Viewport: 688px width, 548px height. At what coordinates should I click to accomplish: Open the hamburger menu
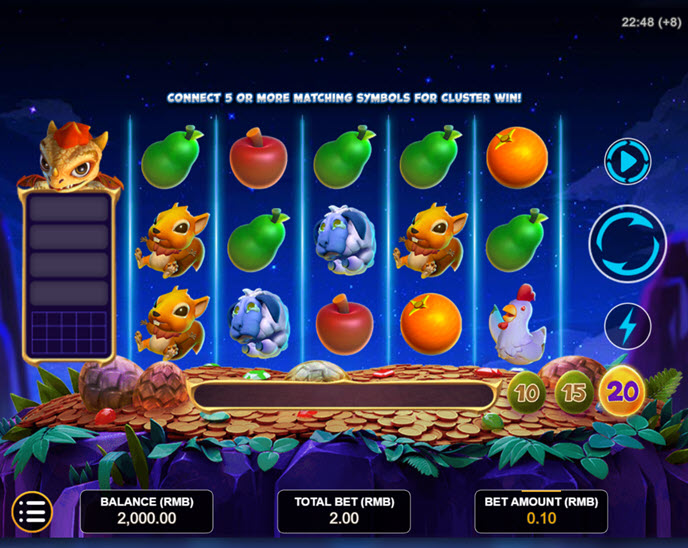[31, 512]
